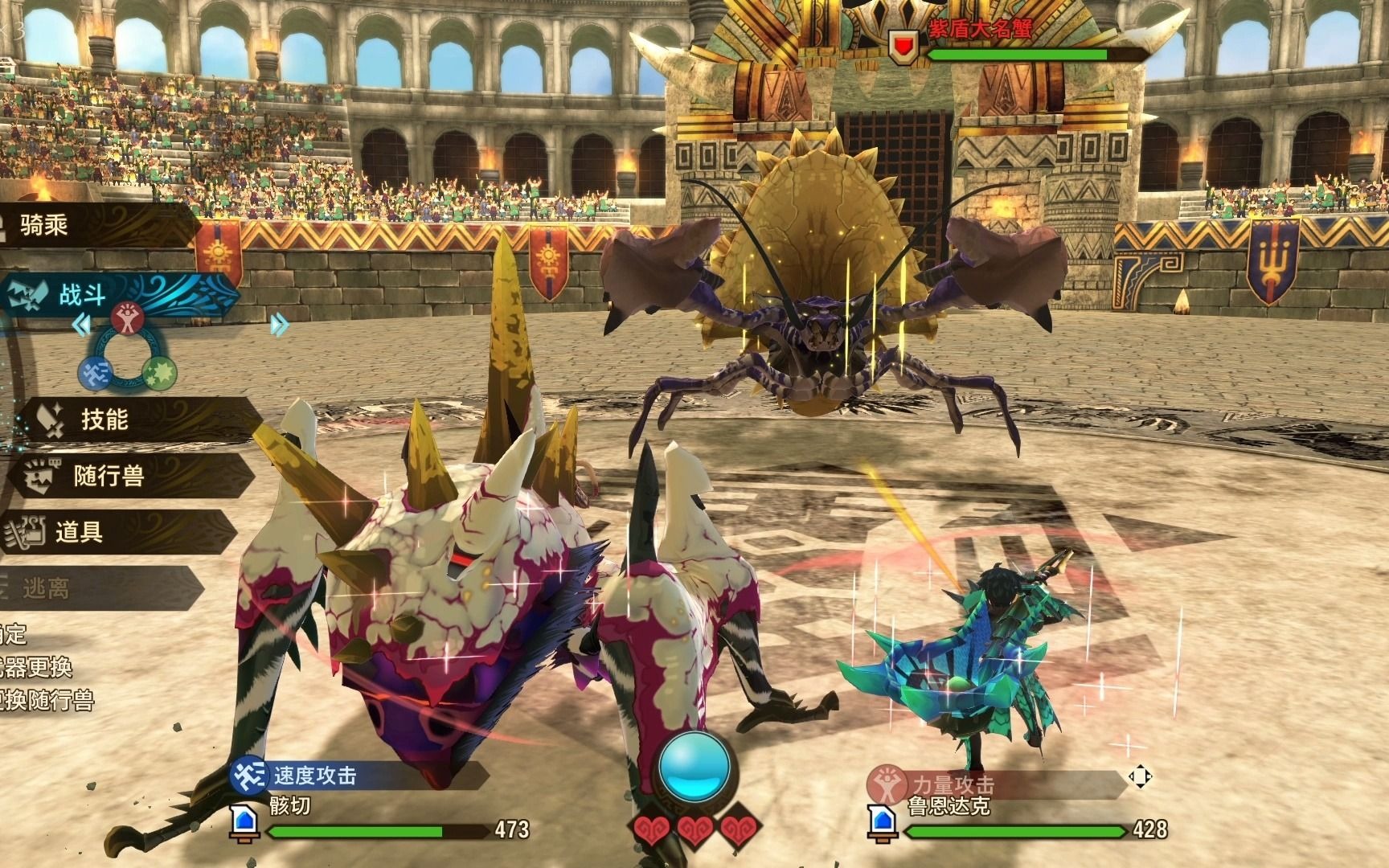Click the right double-arrow beside attack wheel
This screenshot has width=1389, height=868.
click(278, 325)
